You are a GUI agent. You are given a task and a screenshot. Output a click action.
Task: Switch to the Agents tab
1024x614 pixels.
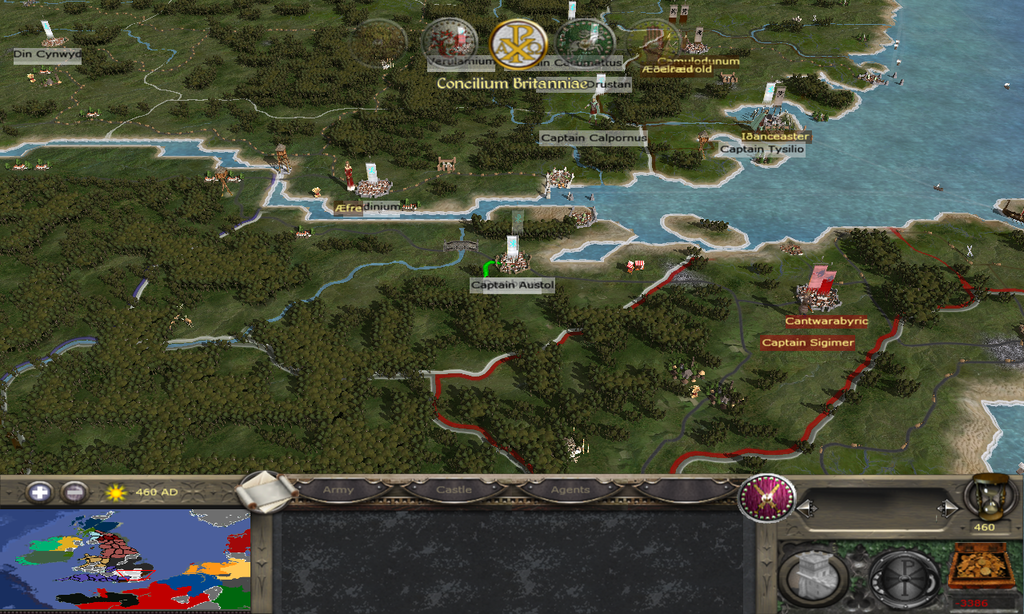(570, 490)
